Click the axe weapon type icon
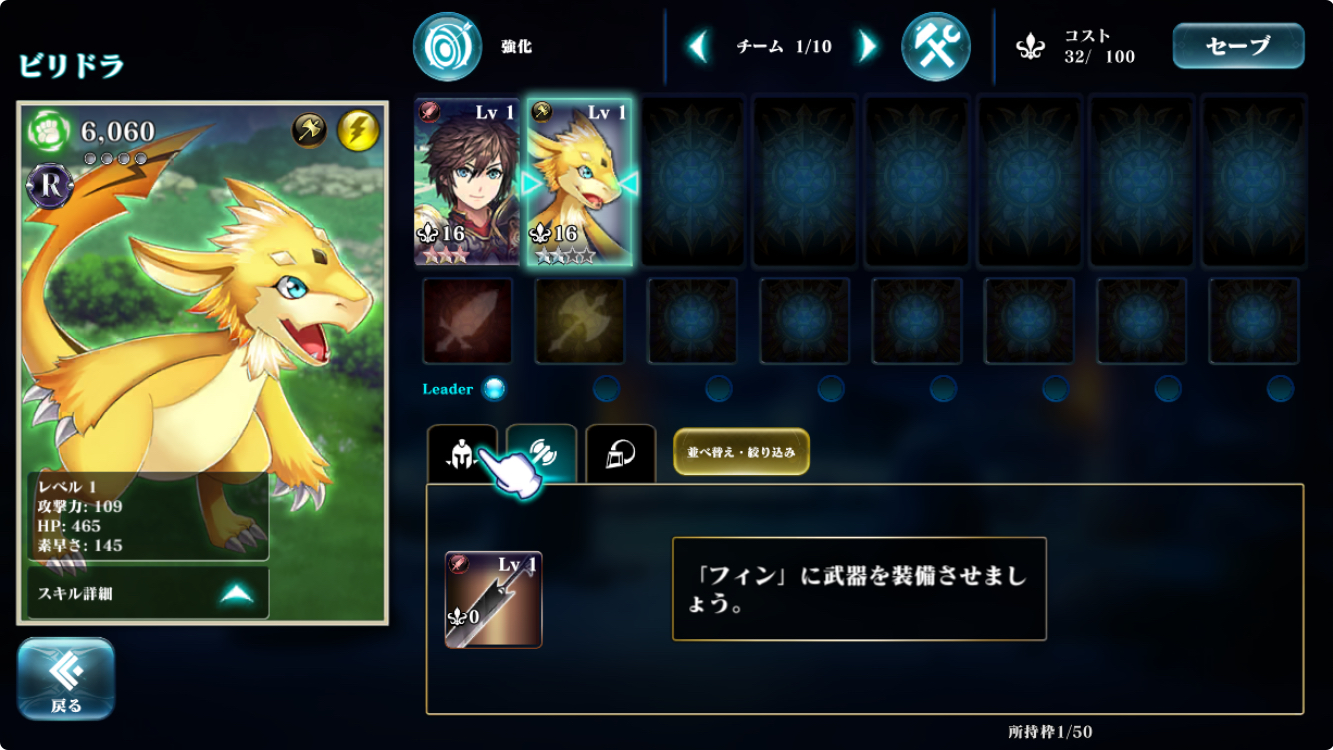The width and height of the screenshot is (1333, 750). 310,130
